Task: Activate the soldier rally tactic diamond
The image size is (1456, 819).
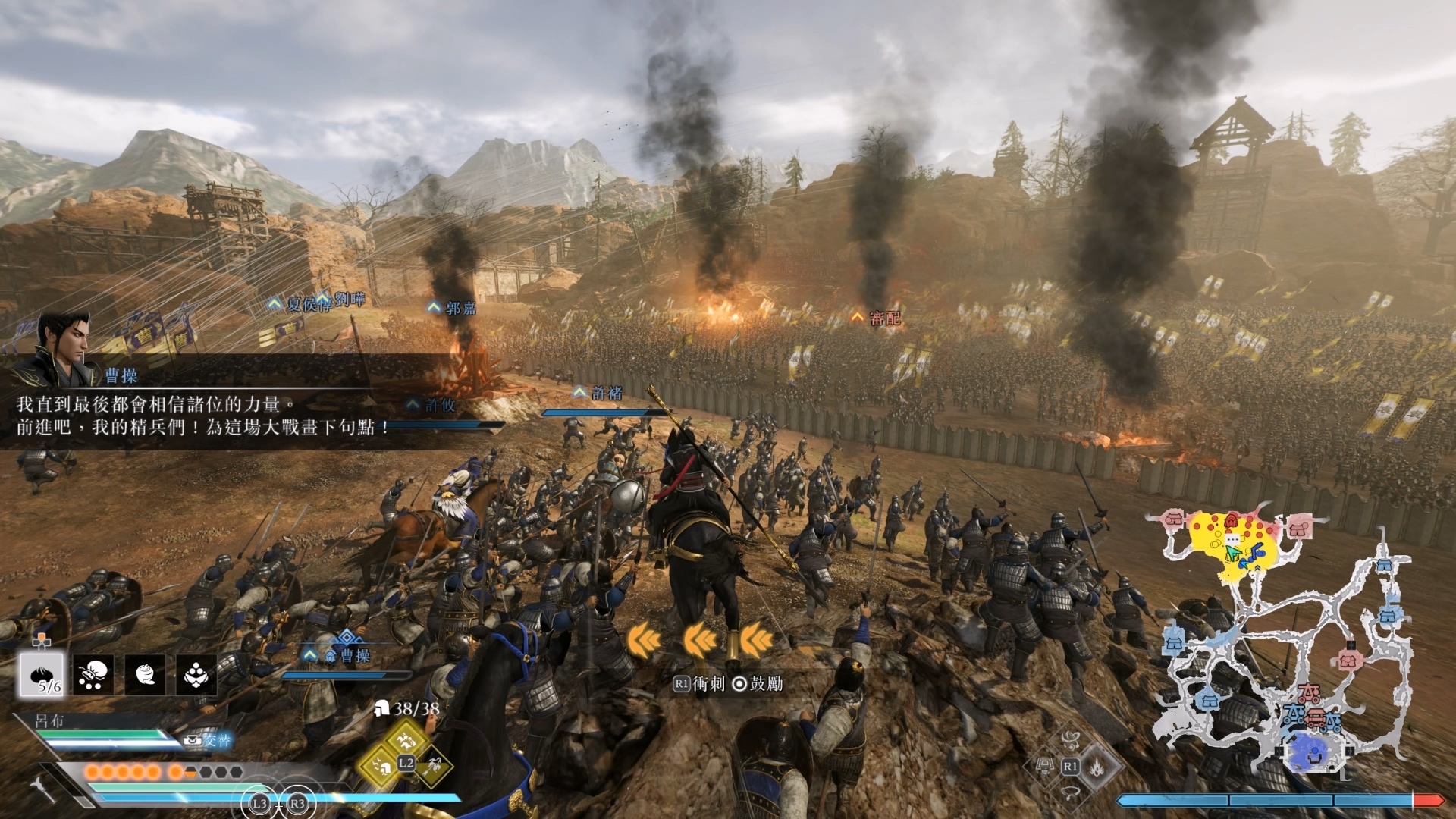Action: pos(381,767)
